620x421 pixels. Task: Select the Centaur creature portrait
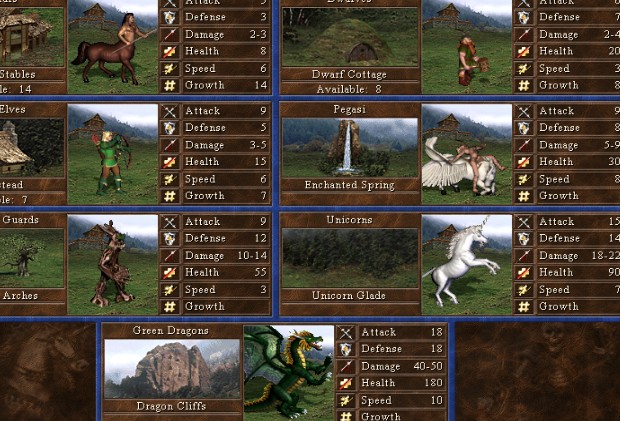112,44
